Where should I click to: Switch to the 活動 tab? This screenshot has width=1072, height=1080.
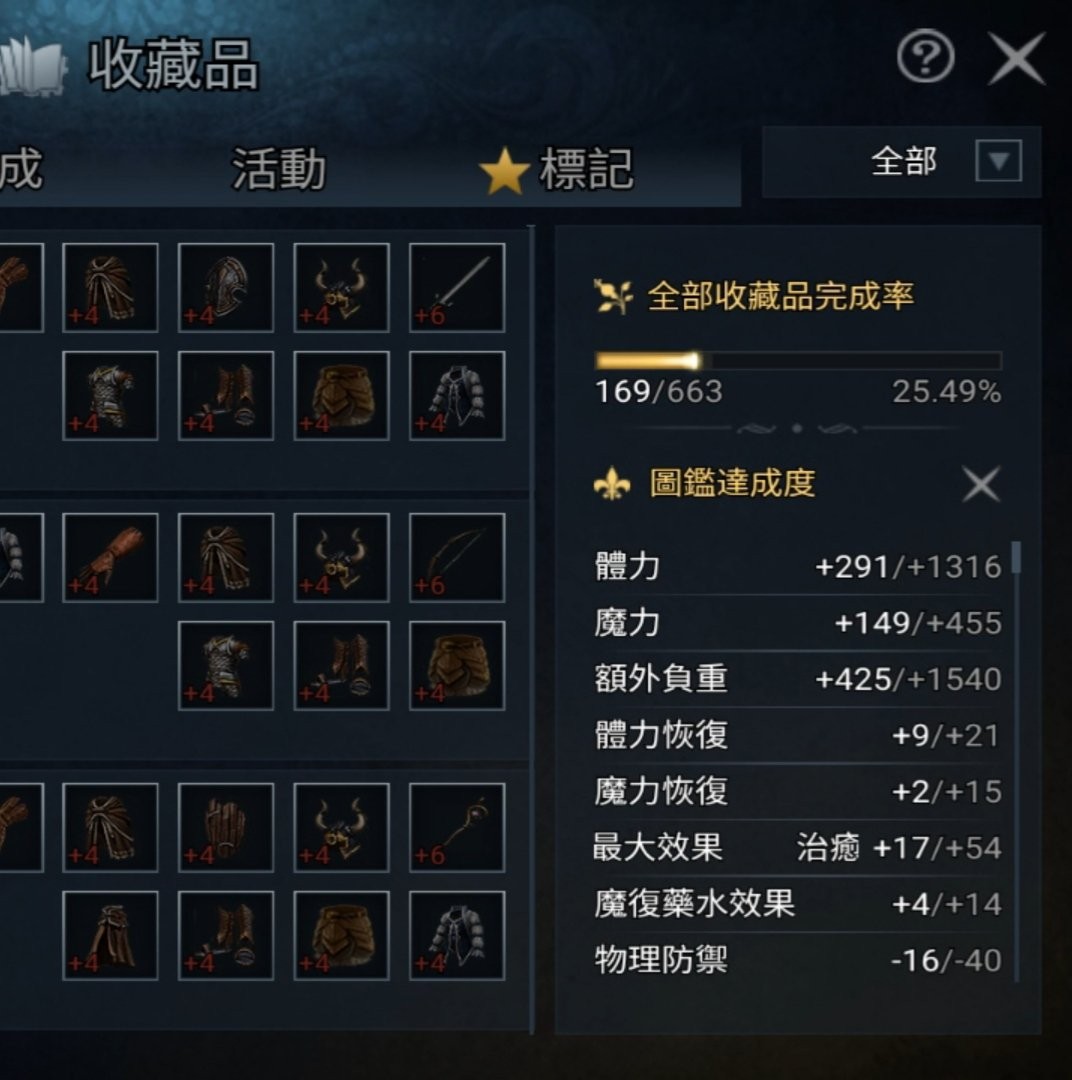[278, 169]
